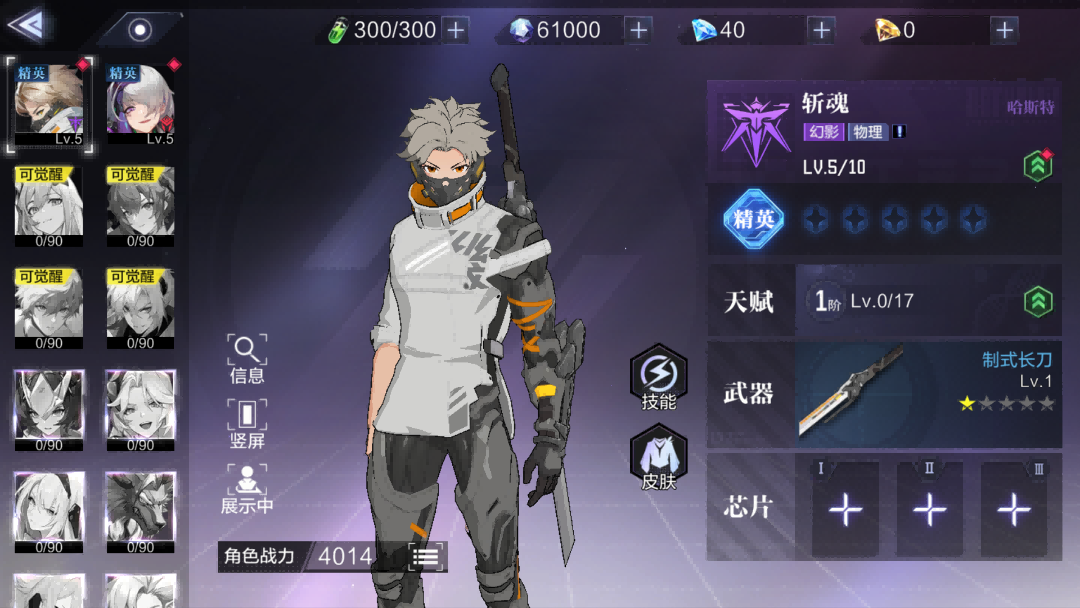Select the wolf beast character portrait
This screenshot has height=608, width=1080.
point(141,507)
